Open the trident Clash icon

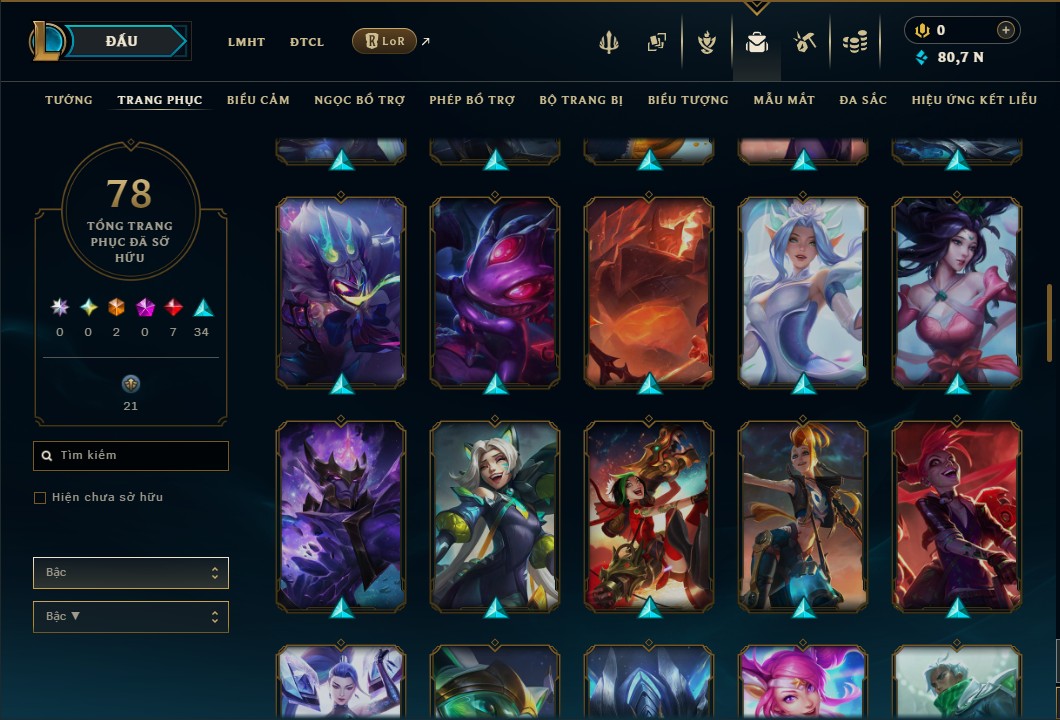click(x=610, y=42)
